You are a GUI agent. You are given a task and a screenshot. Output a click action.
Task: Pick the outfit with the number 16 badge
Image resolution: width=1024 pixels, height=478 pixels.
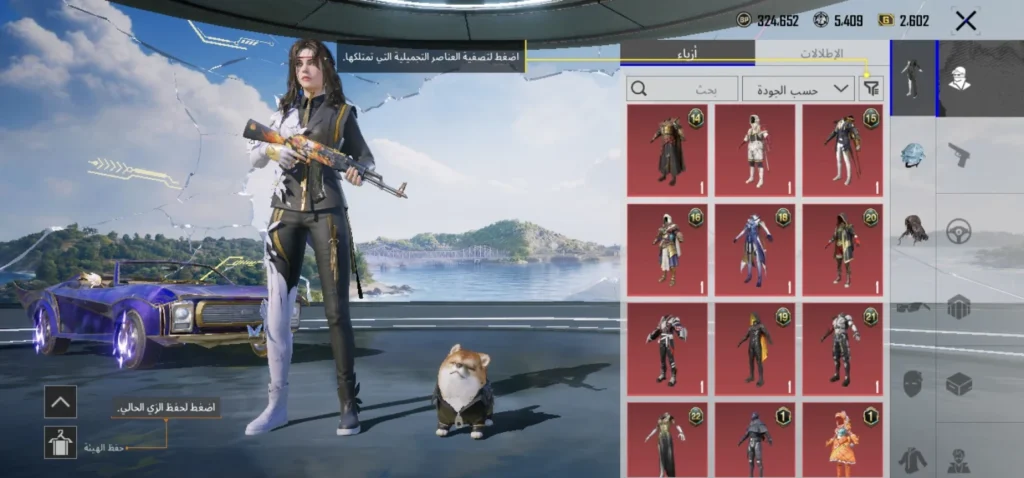pos(667,250)
